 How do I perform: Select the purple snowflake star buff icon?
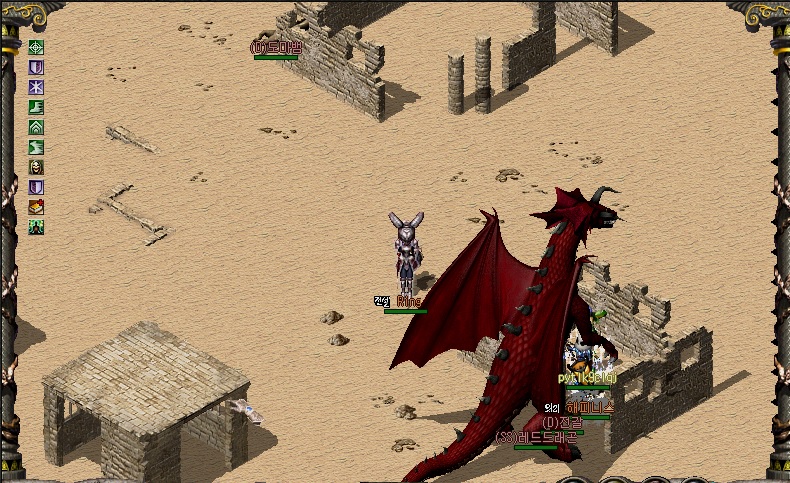[36, 87]
